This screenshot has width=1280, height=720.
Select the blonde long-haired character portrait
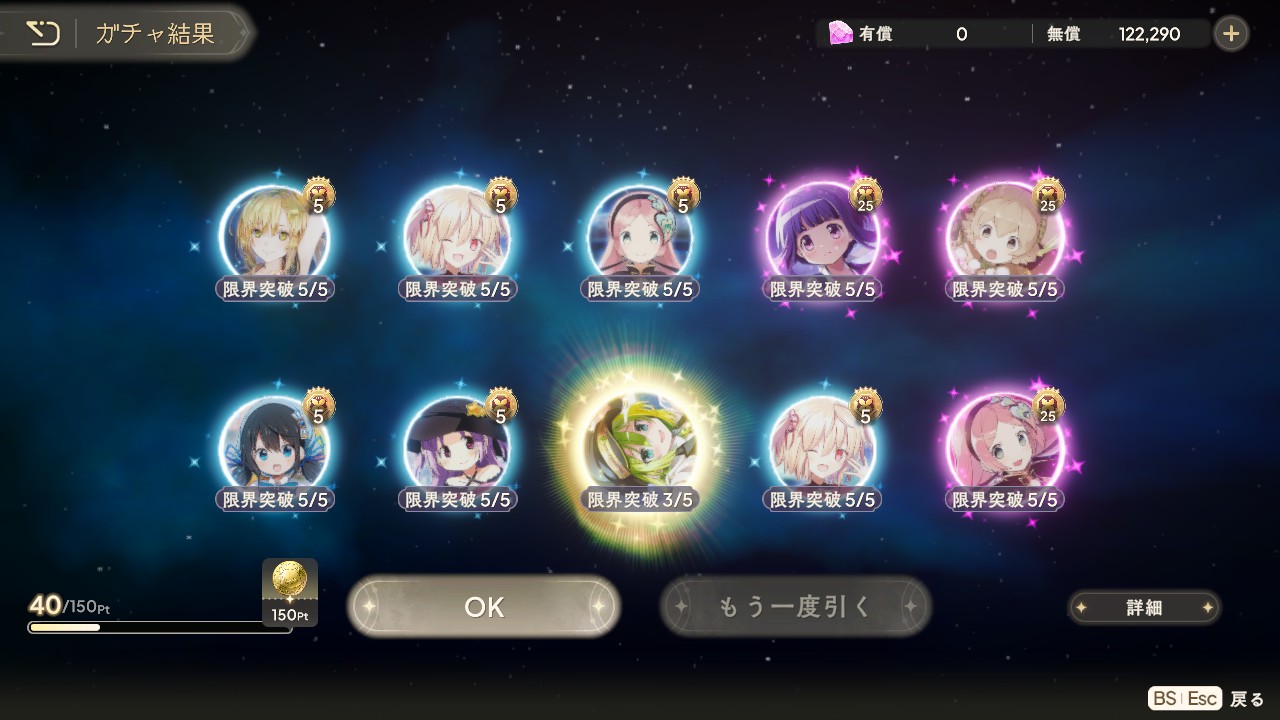coord(274,236)
